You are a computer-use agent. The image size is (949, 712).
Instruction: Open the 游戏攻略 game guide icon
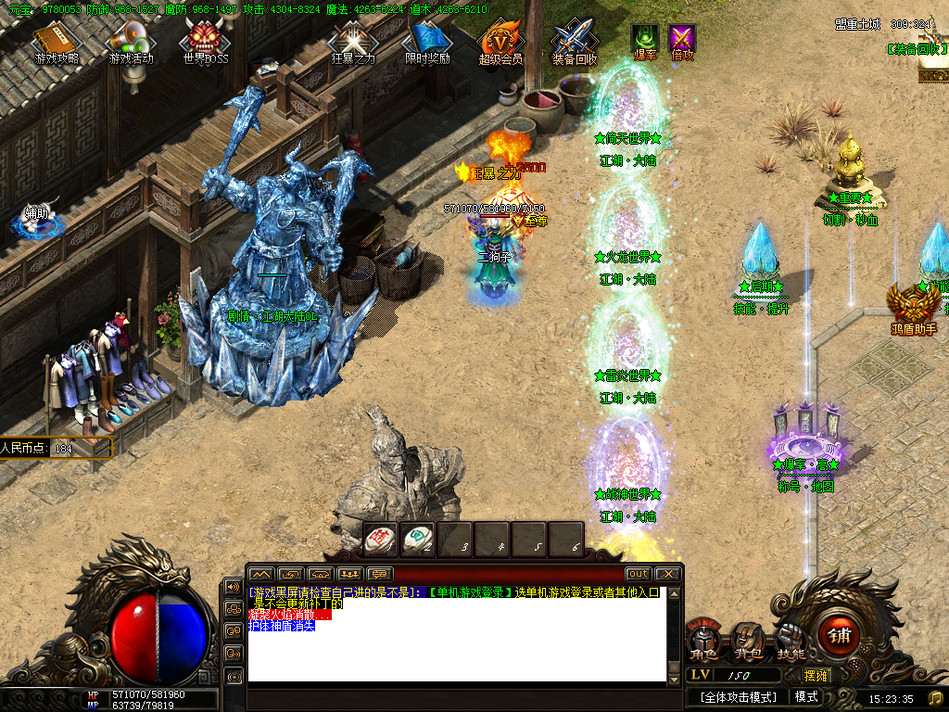(56, 42)
